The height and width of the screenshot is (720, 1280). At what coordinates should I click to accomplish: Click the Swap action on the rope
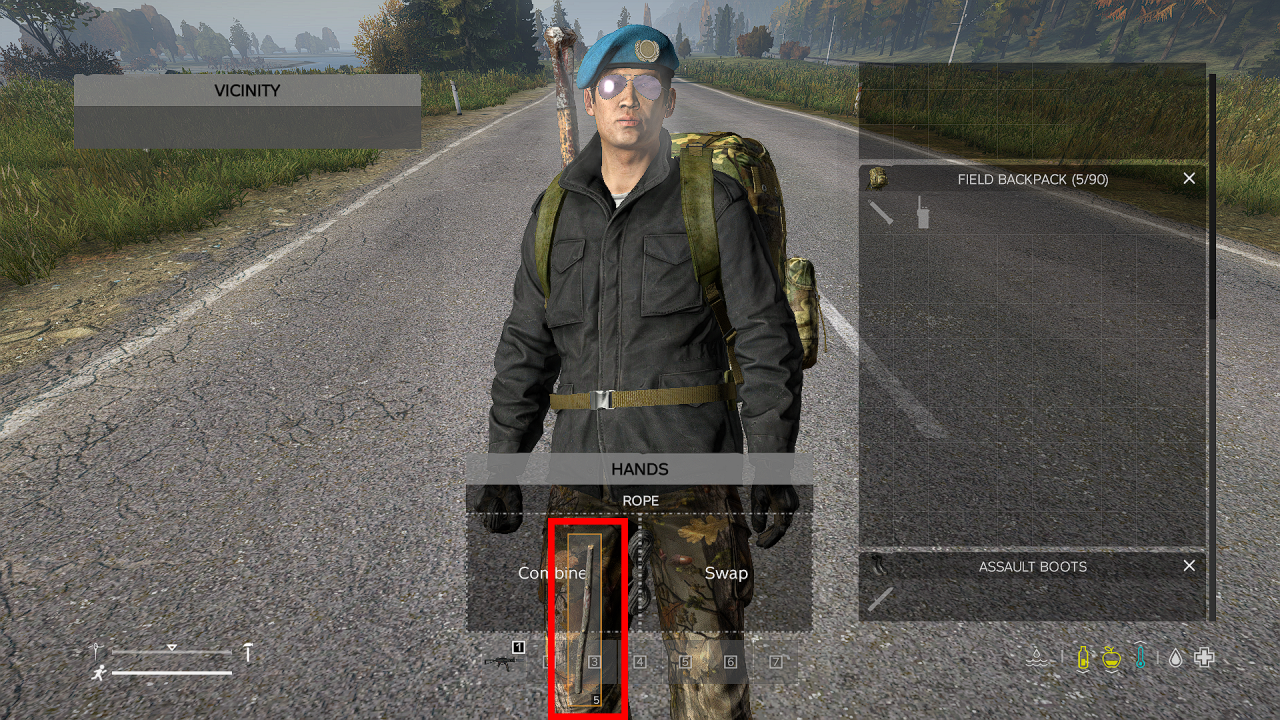[x=727, y=573]
